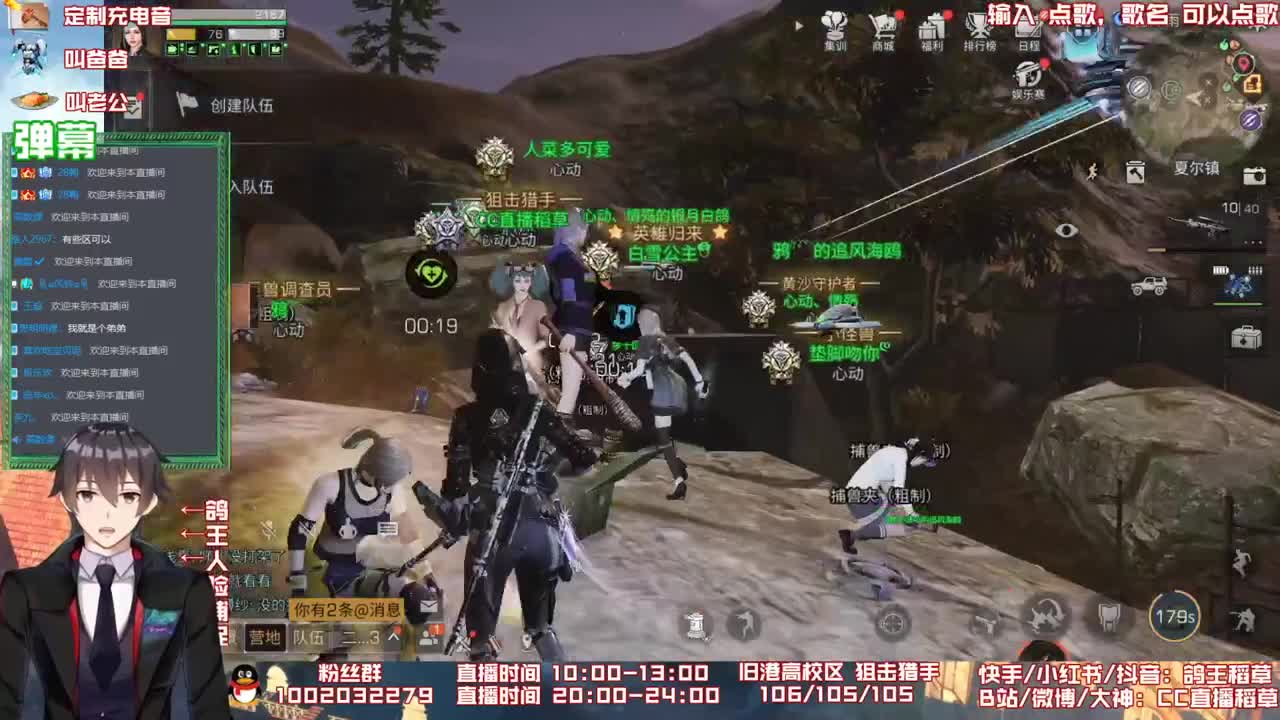Switch to the 营地 camp tab
Image resolution: width=1280 pixels, height=720 pixels.
[x=266, y=637]
